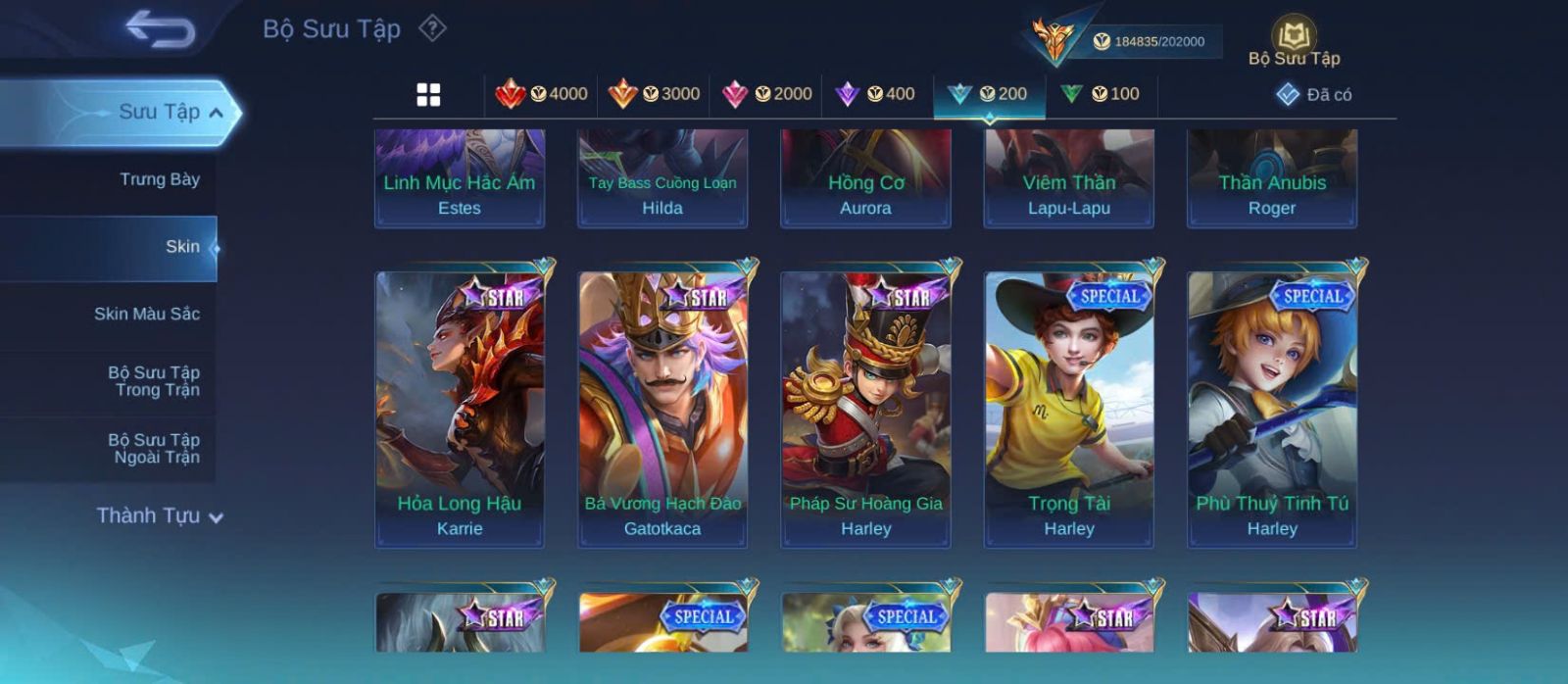Image resolution: width=1568 pixels, height=684 pixels.
Task: Show all skins with grid filter
Action: click(x=428, y=94)
